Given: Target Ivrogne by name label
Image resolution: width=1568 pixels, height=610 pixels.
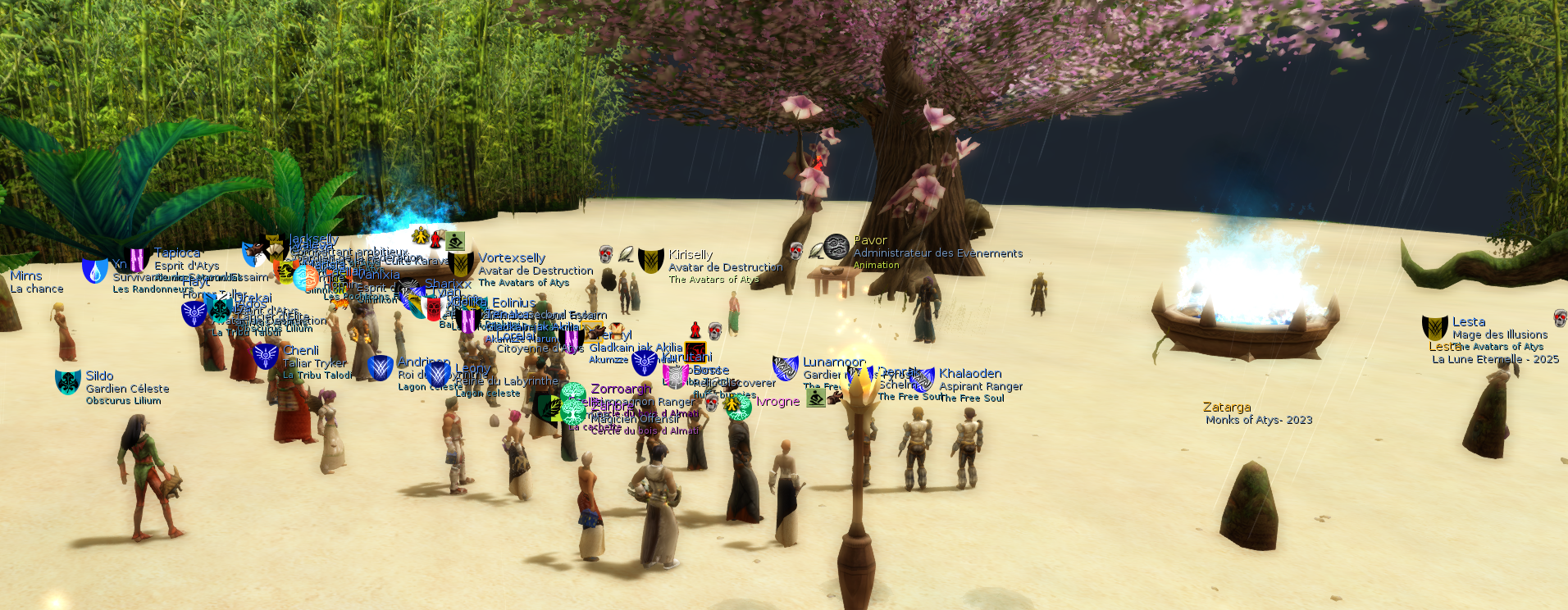Looking at the screenshot, I should tap(777, 401).
